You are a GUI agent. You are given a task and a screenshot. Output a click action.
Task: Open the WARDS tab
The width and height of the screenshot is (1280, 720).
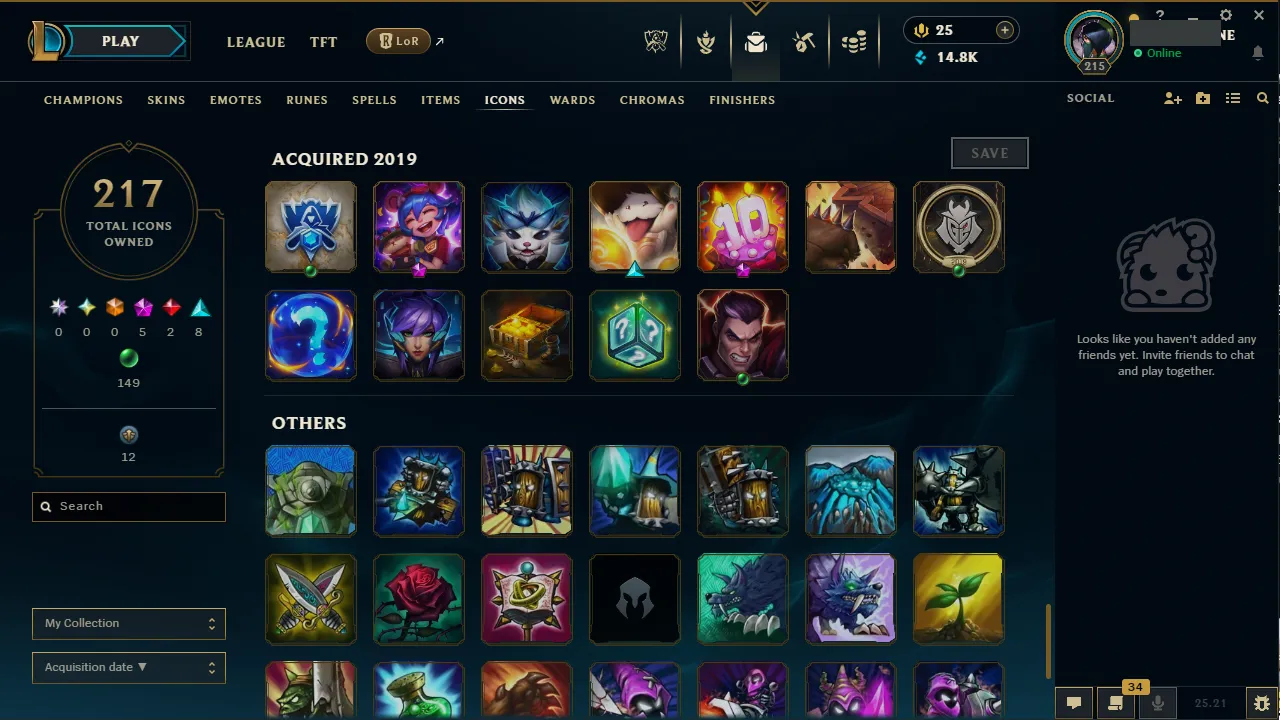(572, 100)
